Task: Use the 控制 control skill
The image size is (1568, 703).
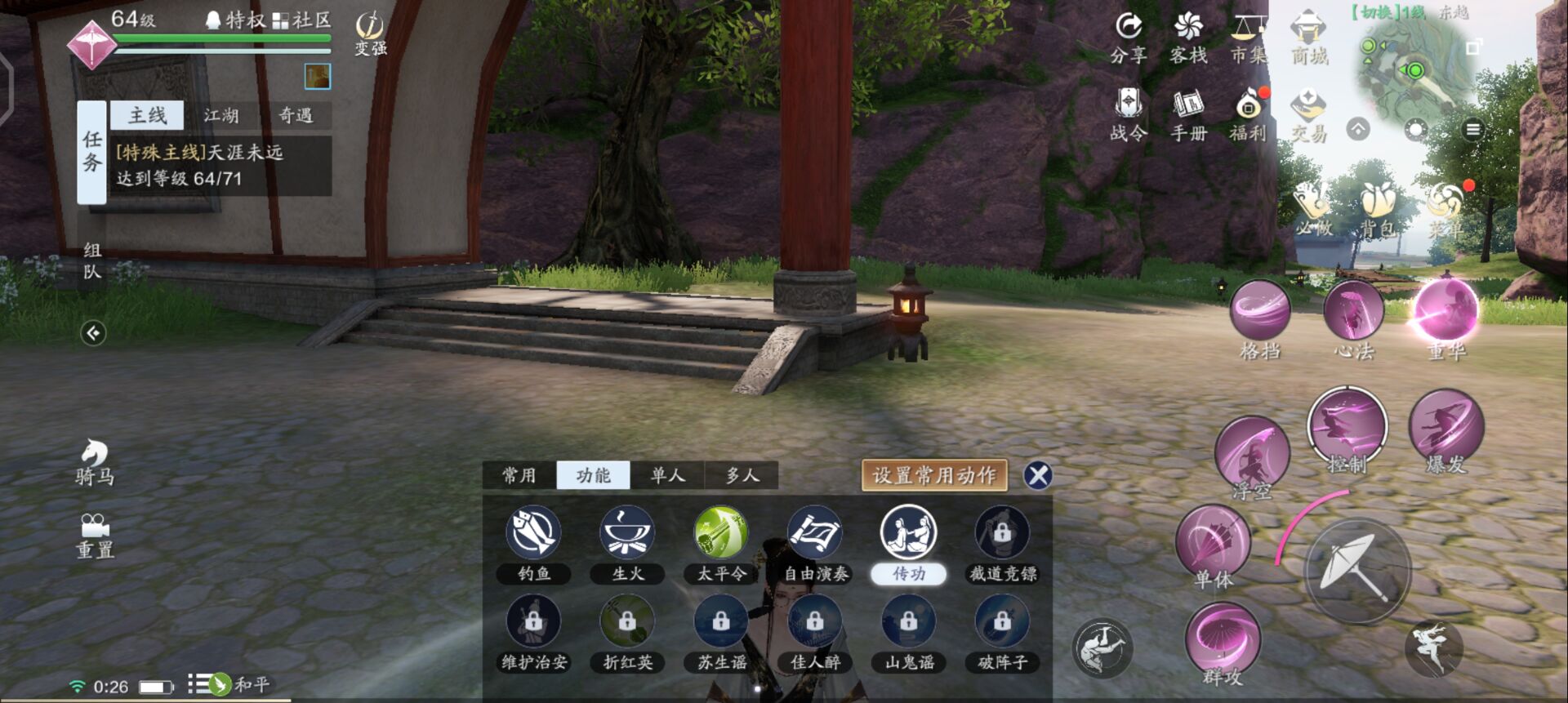Action: [x=1347, y=429]
